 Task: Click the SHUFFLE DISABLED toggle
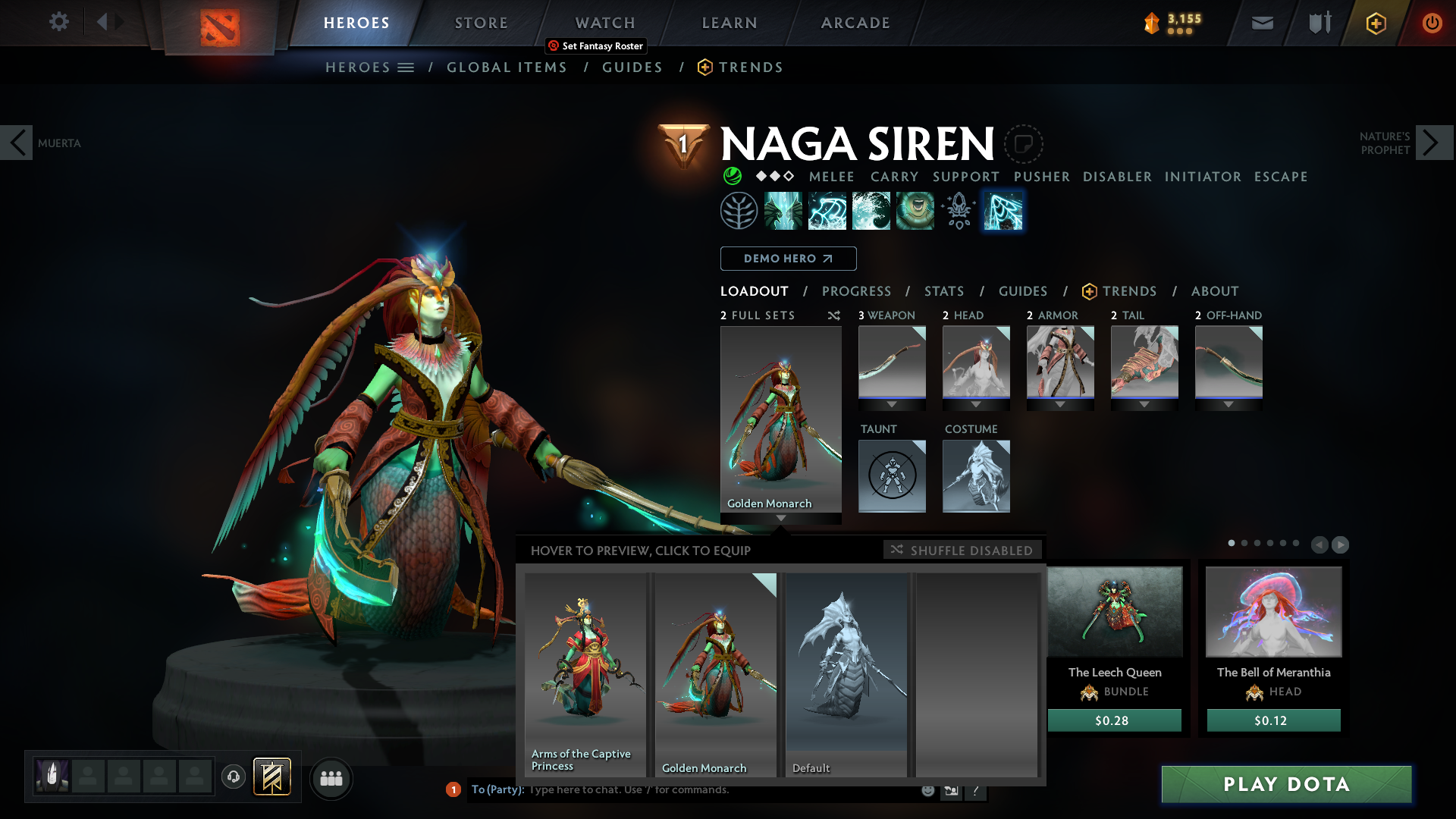click(962, 550)
